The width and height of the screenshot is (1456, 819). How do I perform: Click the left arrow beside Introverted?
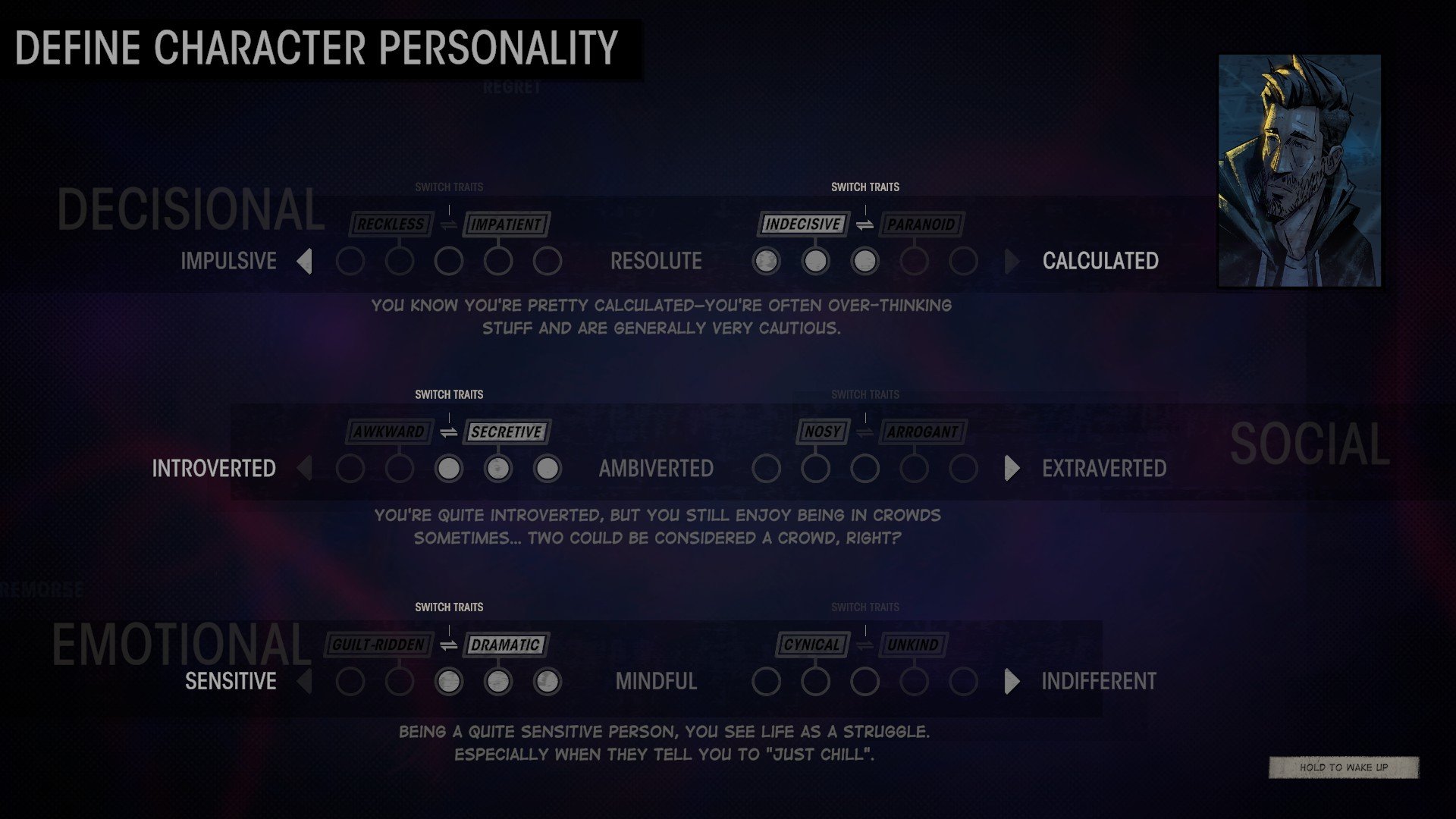tap(305, 469)
